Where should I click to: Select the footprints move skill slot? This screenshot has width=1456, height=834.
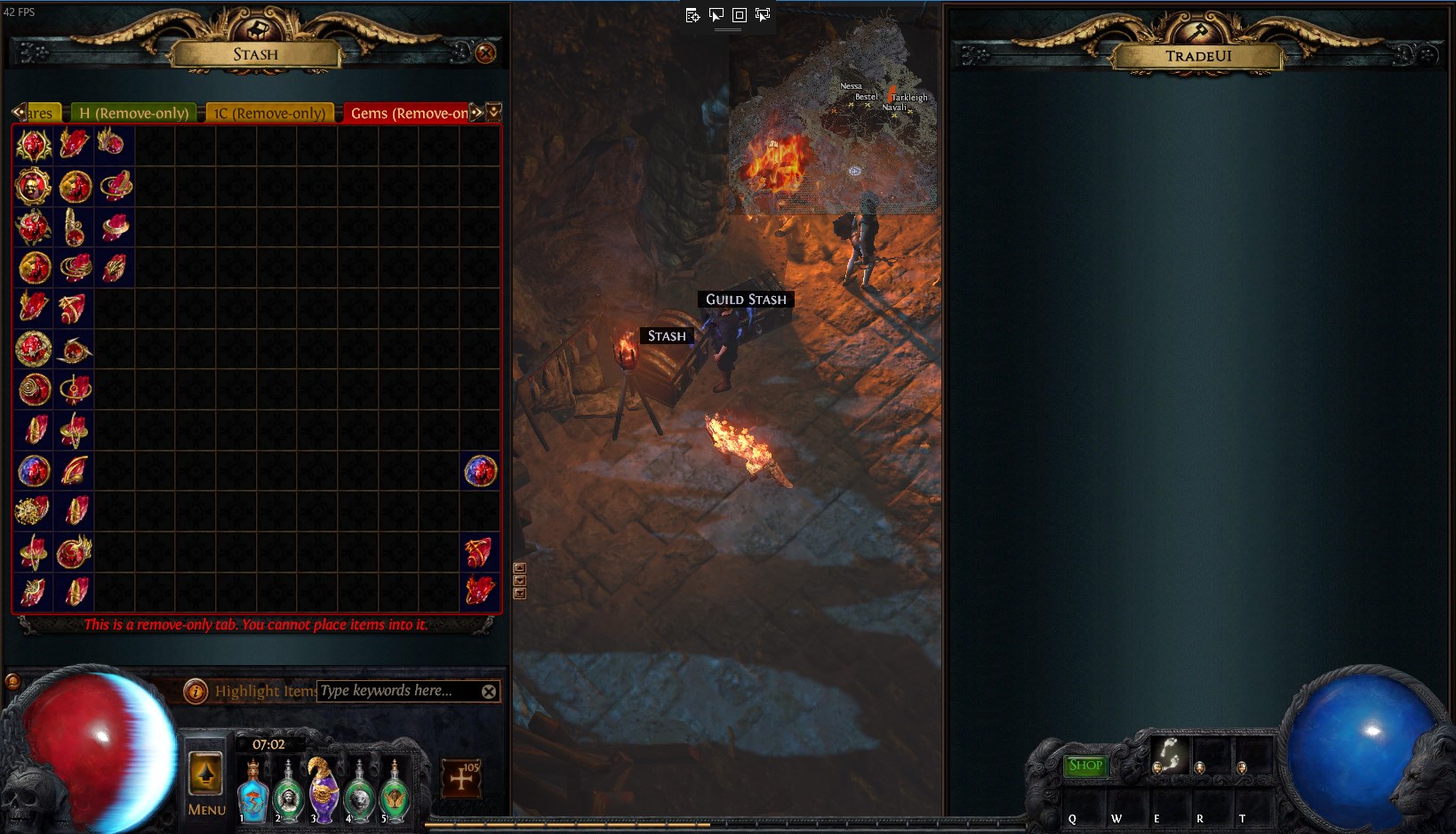1169,754
